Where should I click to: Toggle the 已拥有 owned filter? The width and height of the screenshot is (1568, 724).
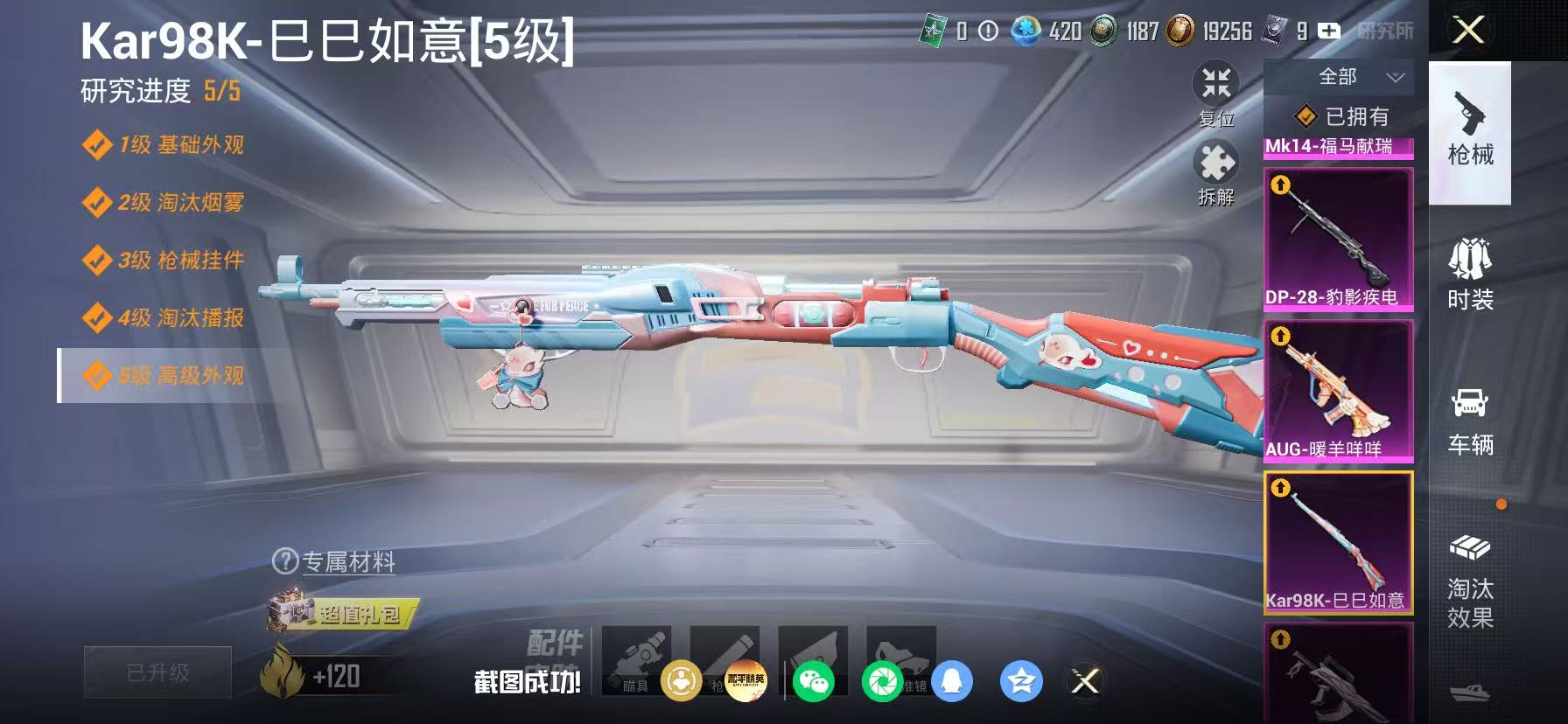pos(1339,116)
